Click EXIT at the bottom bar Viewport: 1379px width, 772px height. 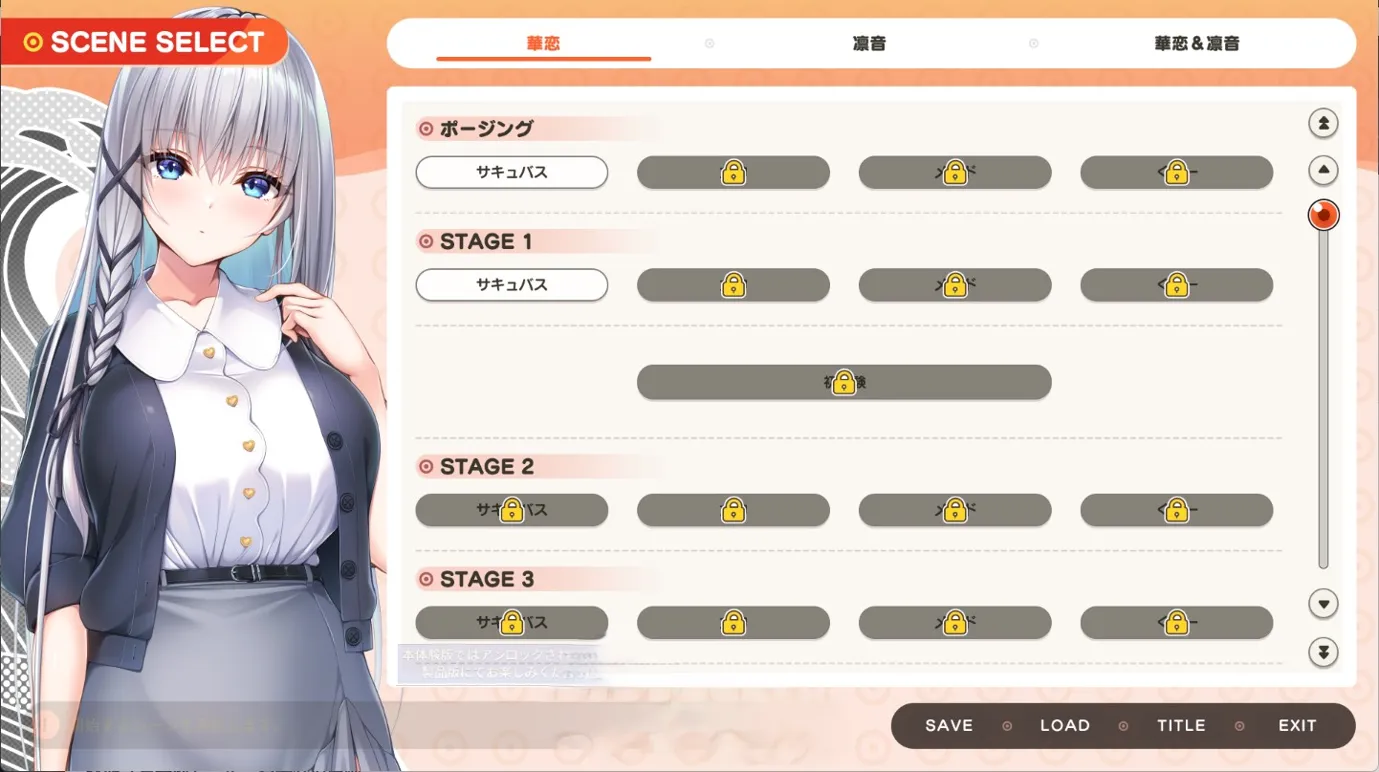coord(1297,725)
